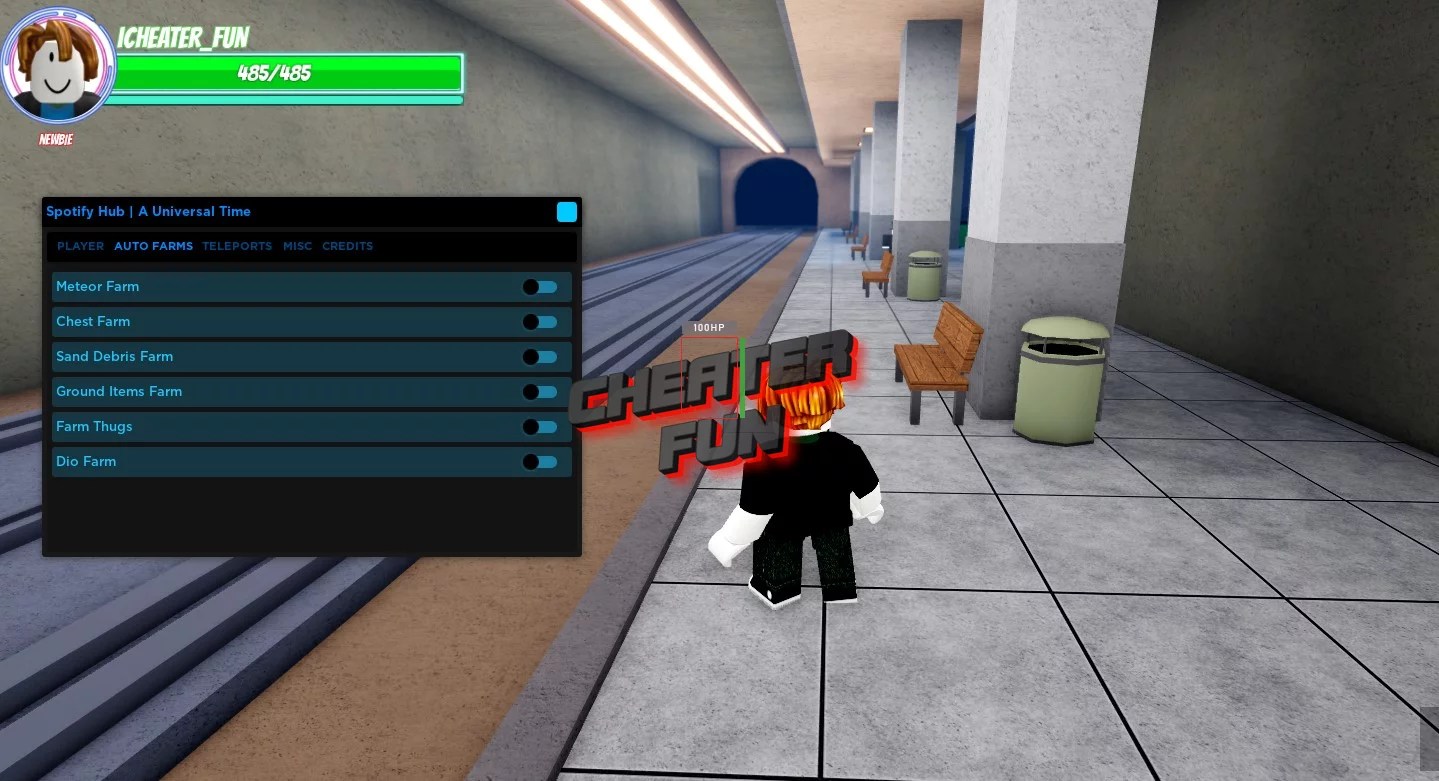Image resolution: width=1439 pixels, height=781 pixels.
Task: Toggle Dio Farm on
Action: tap(540, 461)
